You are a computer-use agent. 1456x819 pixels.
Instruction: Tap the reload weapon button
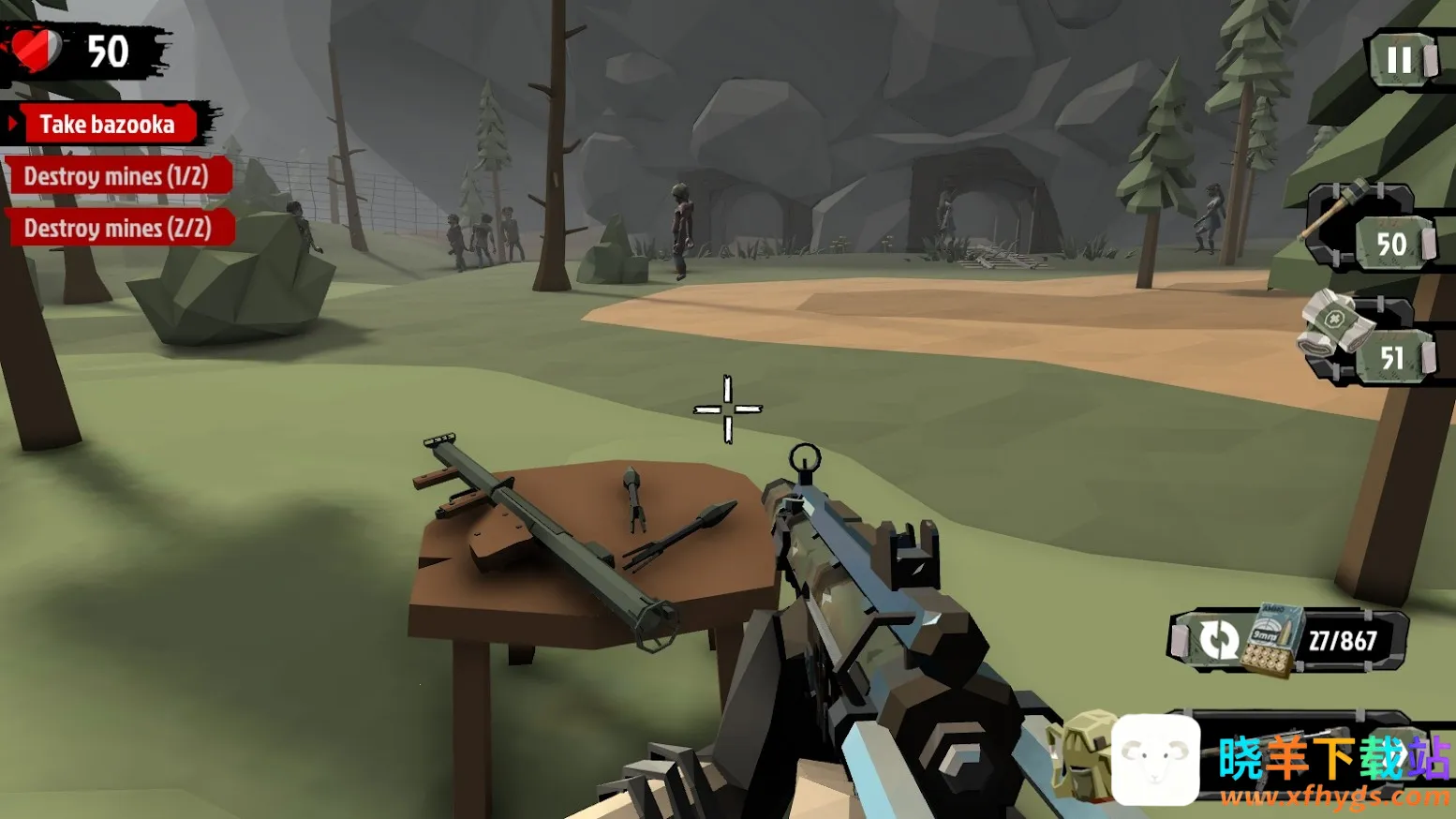click(x=1218, y=640)
